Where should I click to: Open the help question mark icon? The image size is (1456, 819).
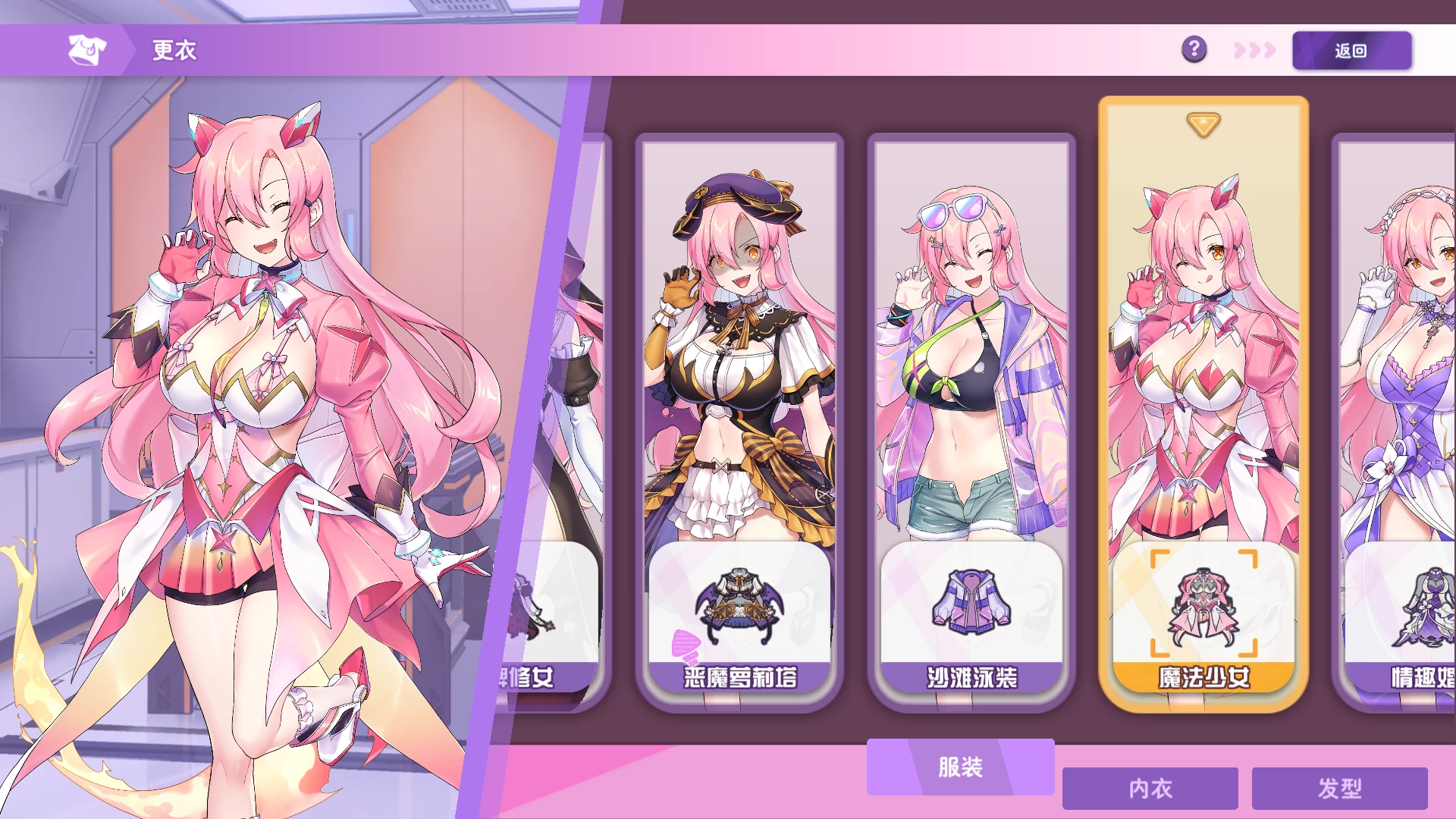pos(1194,50)
